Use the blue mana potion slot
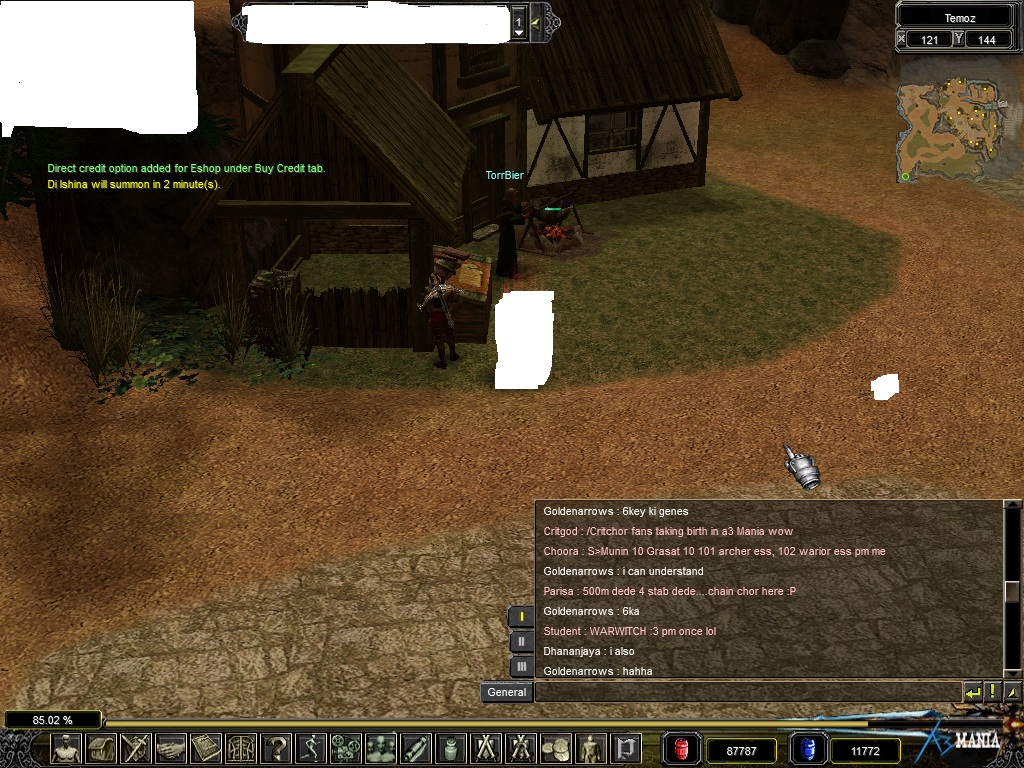 click(x=808, y=749)
